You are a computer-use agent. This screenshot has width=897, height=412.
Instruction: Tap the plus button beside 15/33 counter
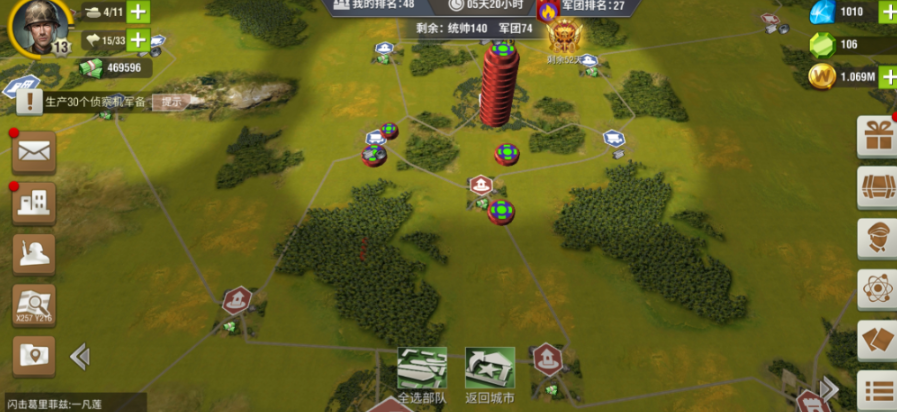(x=138, y=41)
